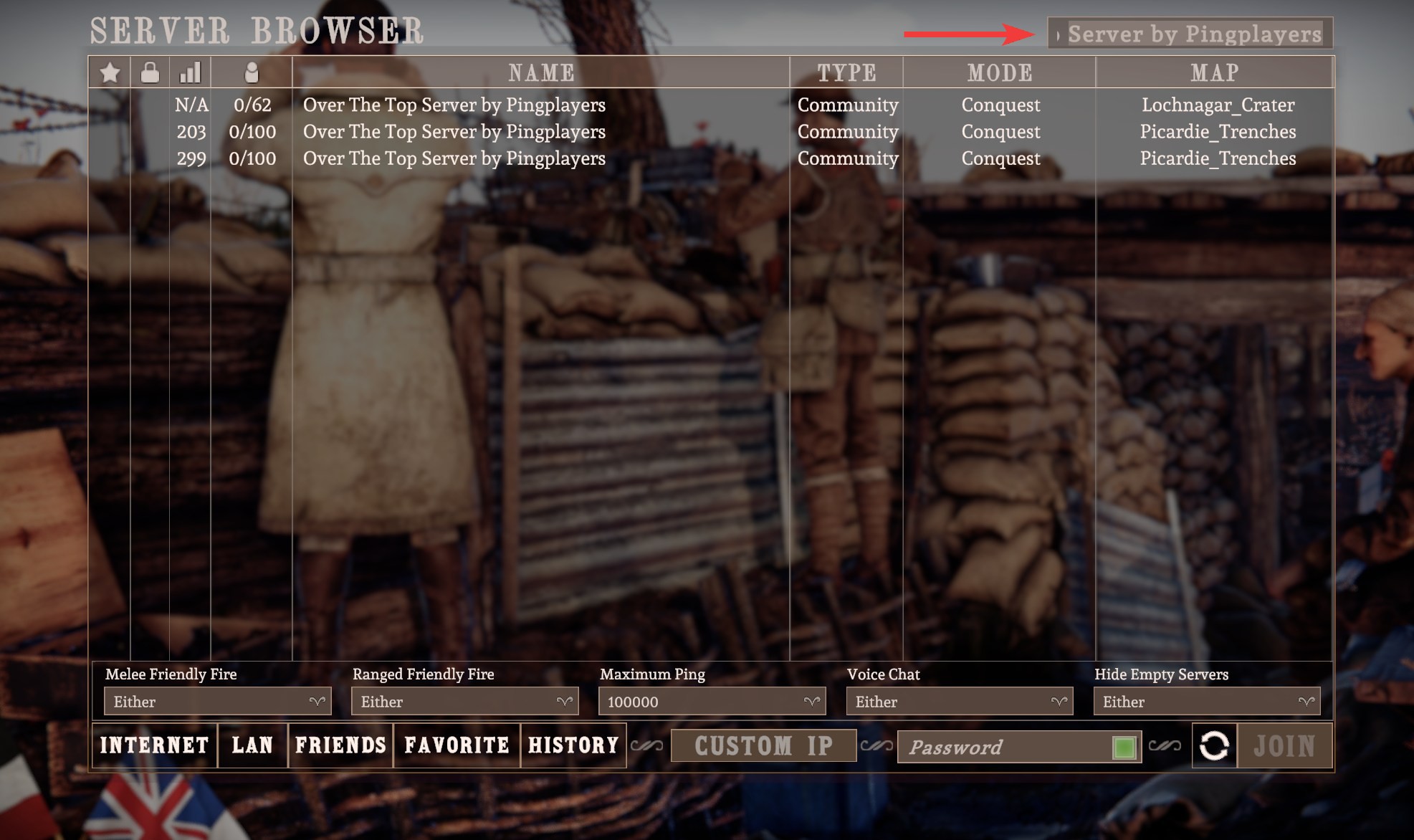
Task: Open the Voice Chat filter dropdown
Action: click(x=959, y=702)
